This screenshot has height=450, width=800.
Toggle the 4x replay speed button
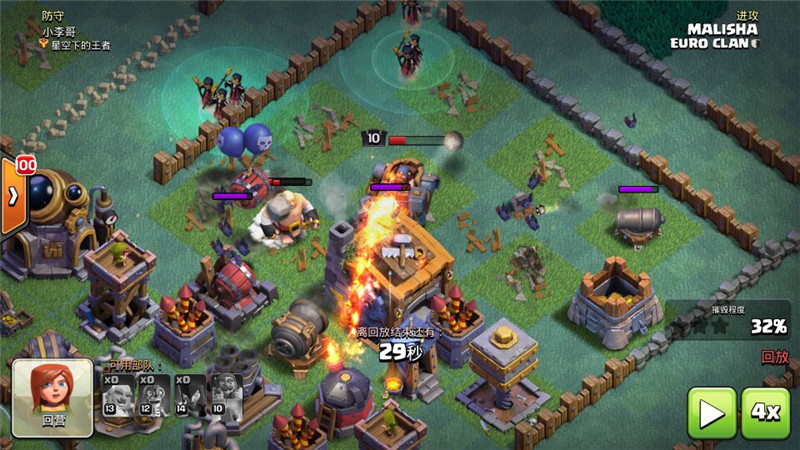click(765, 412)
